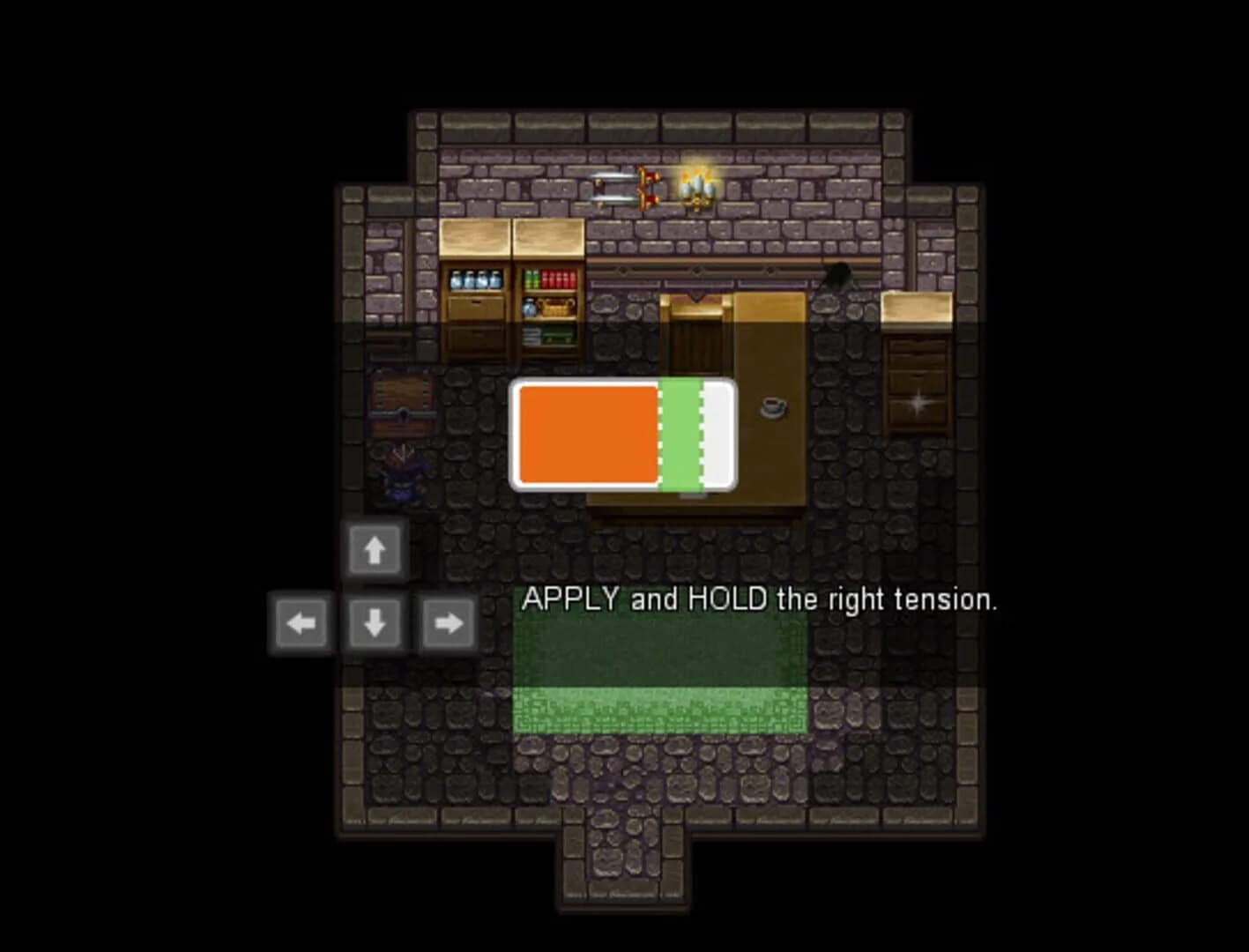
Task: Click the wicker basket on the shelf
Action: click(554, 308)
